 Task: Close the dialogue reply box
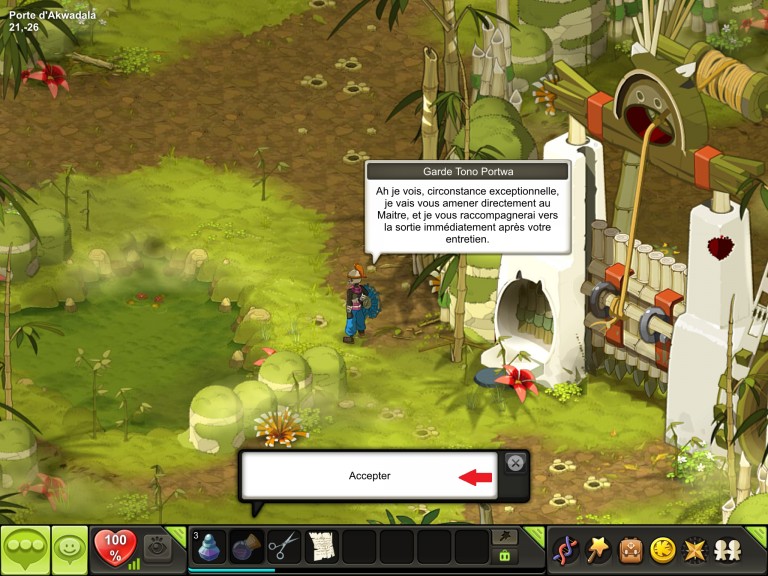click(x=514, y=462)
